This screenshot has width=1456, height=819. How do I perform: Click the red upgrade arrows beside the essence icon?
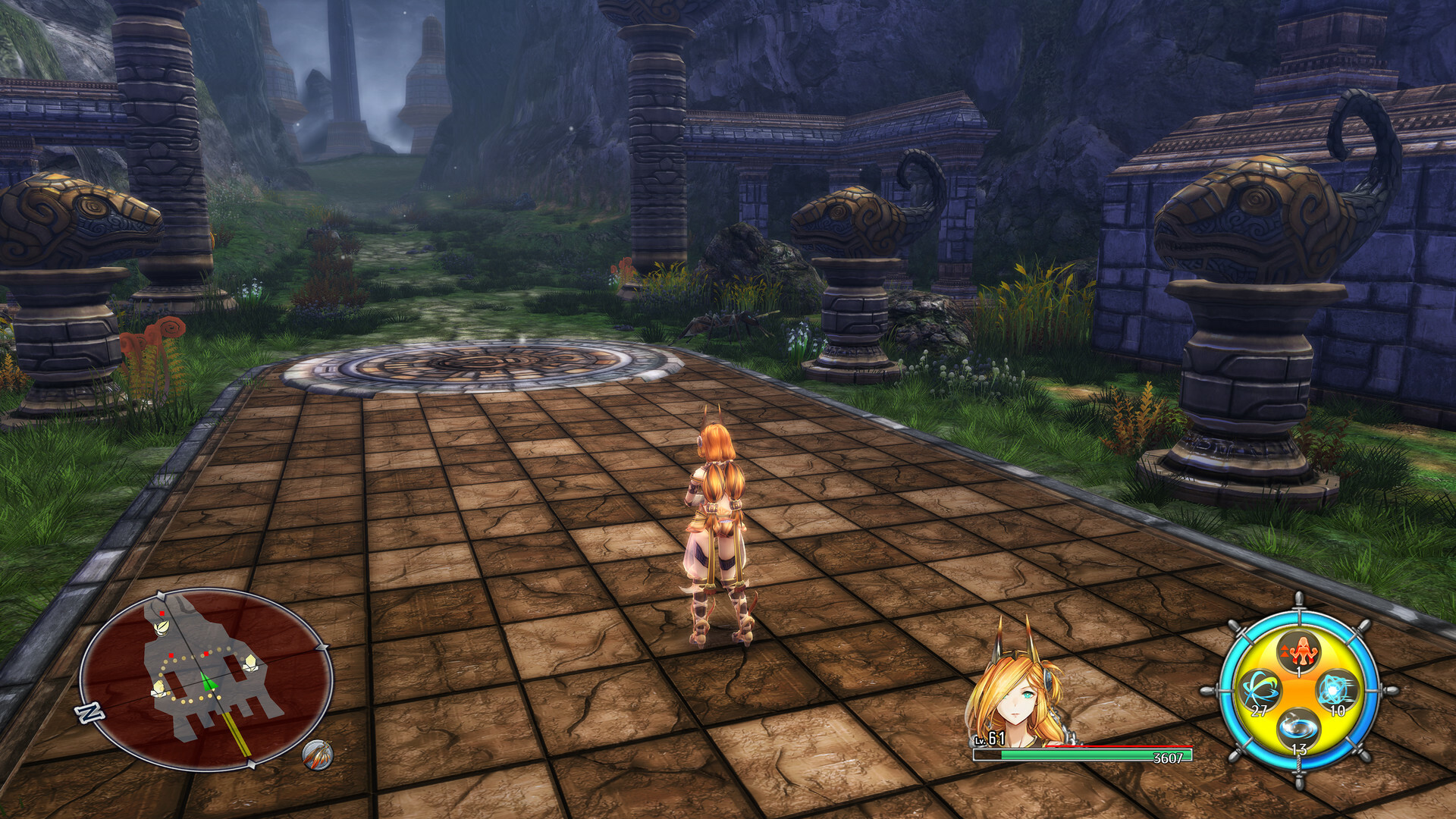click(x=1285, y=650)
